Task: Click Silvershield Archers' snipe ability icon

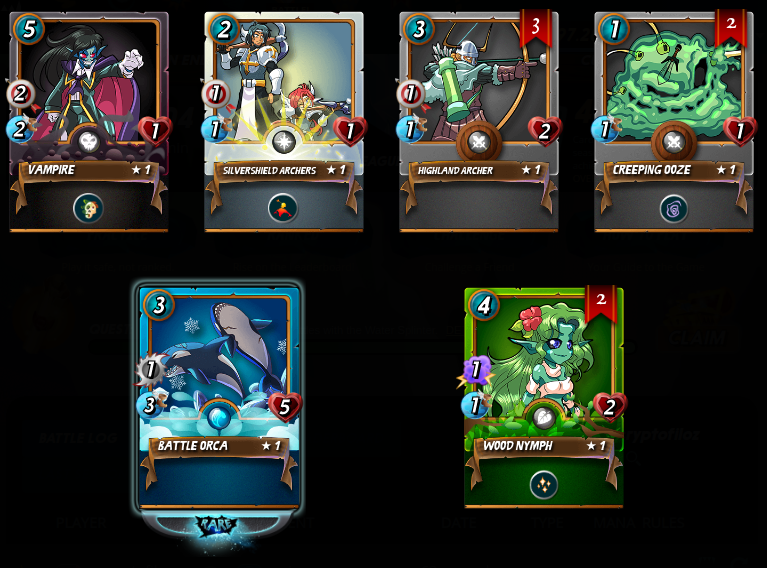Action: pyautogui.click(x=284, y=207)
